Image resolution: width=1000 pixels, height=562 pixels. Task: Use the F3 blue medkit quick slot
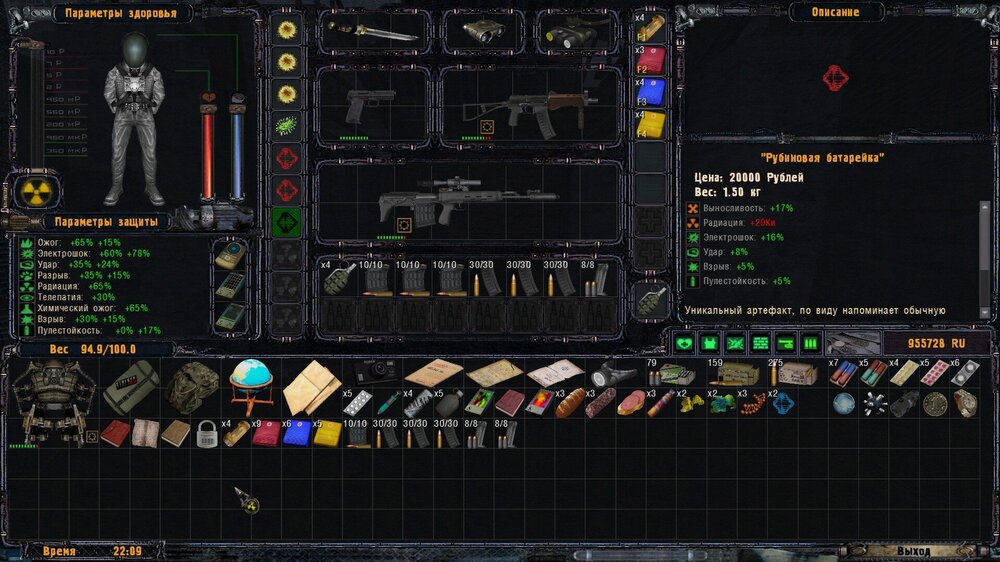click(650, 91)
